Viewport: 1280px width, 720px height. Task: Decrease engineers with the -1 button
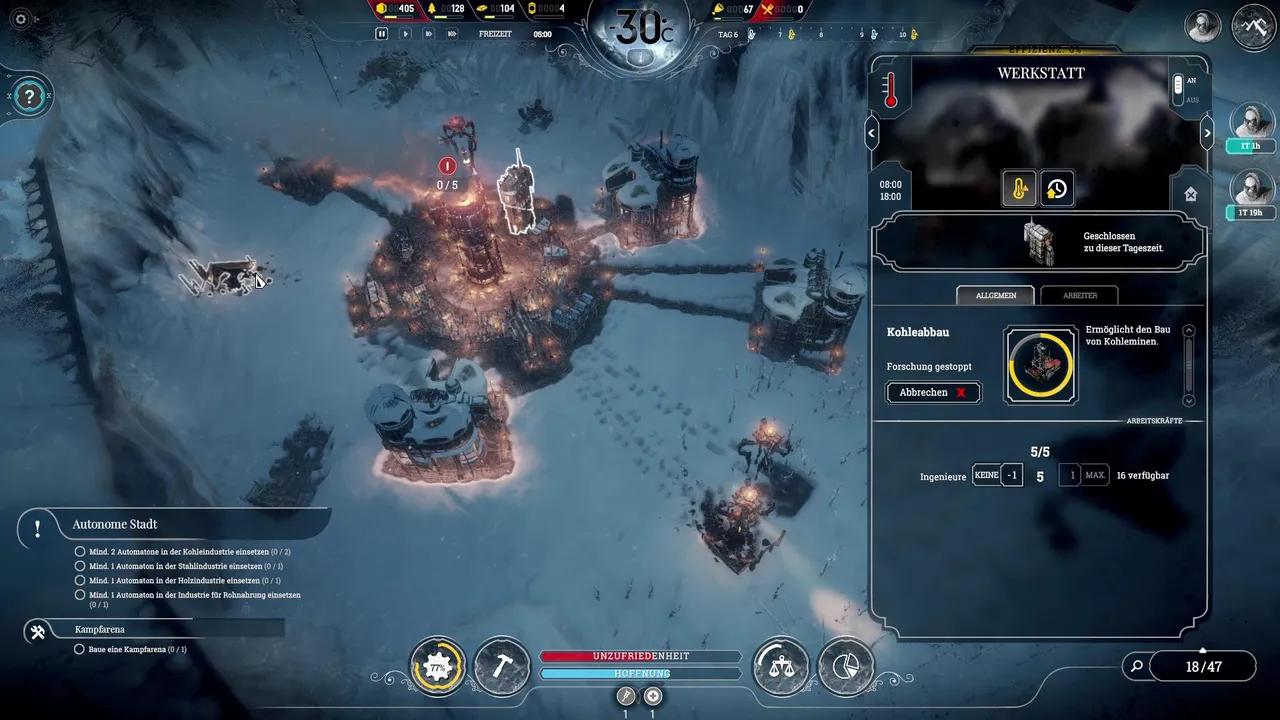[1012, 475]
